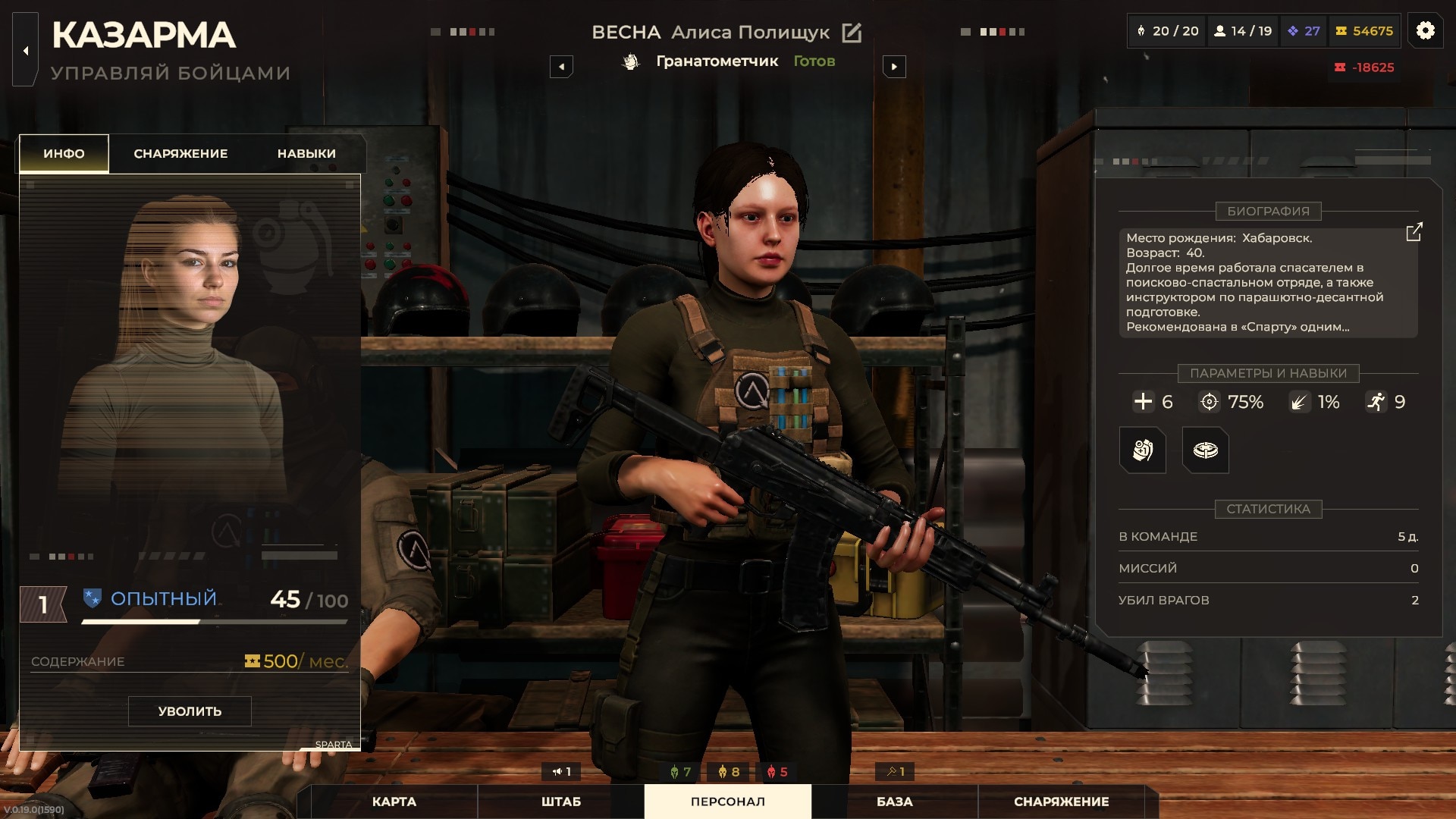Screen dimensions: 1456x819
Task: Go back using the left arrow beside КАЗАРМА
Action: point(26,51)
